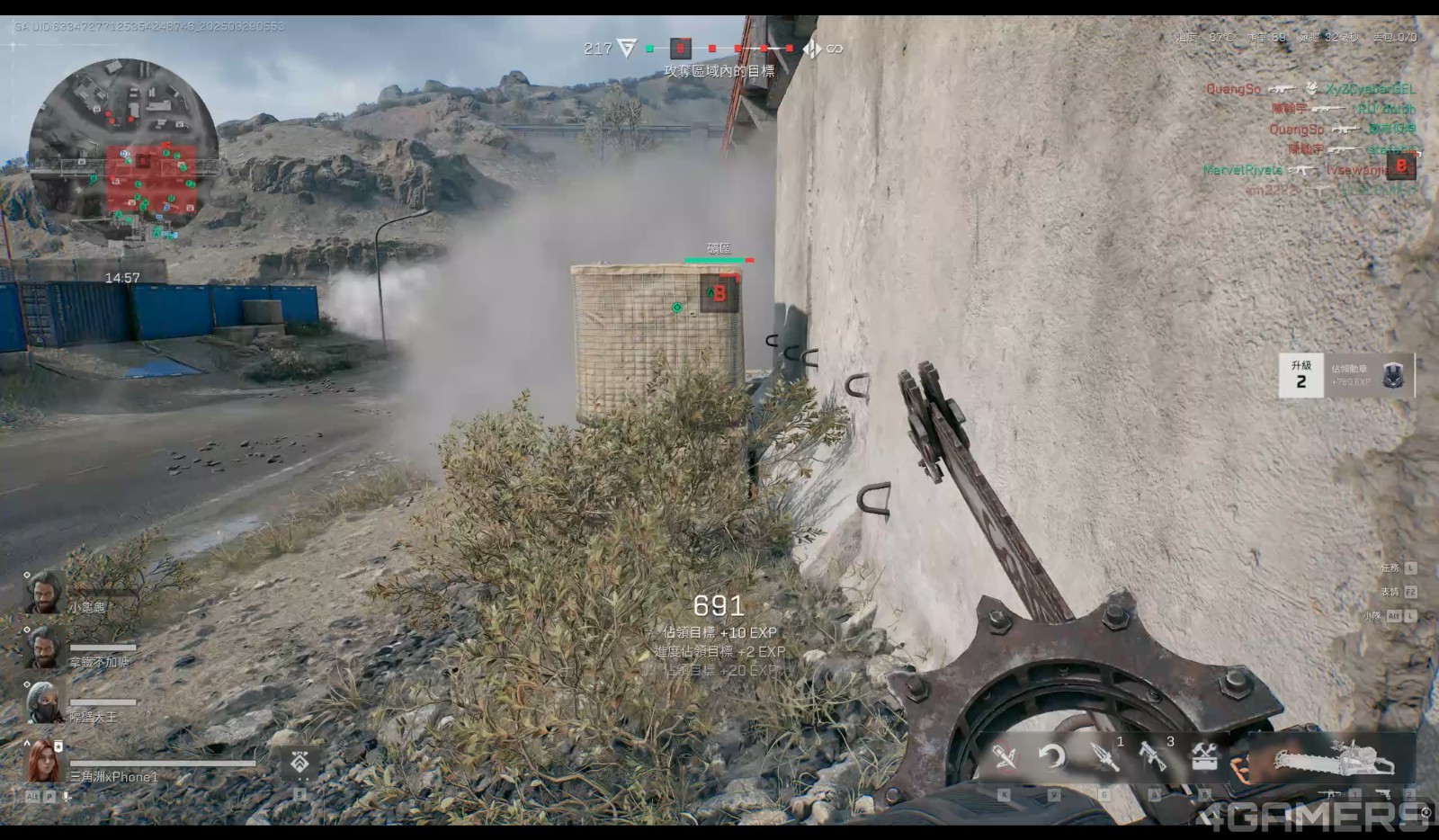Select the chainsaw weapon slot
This screenshot has height=840, width=1439.
coord(1334,762)
